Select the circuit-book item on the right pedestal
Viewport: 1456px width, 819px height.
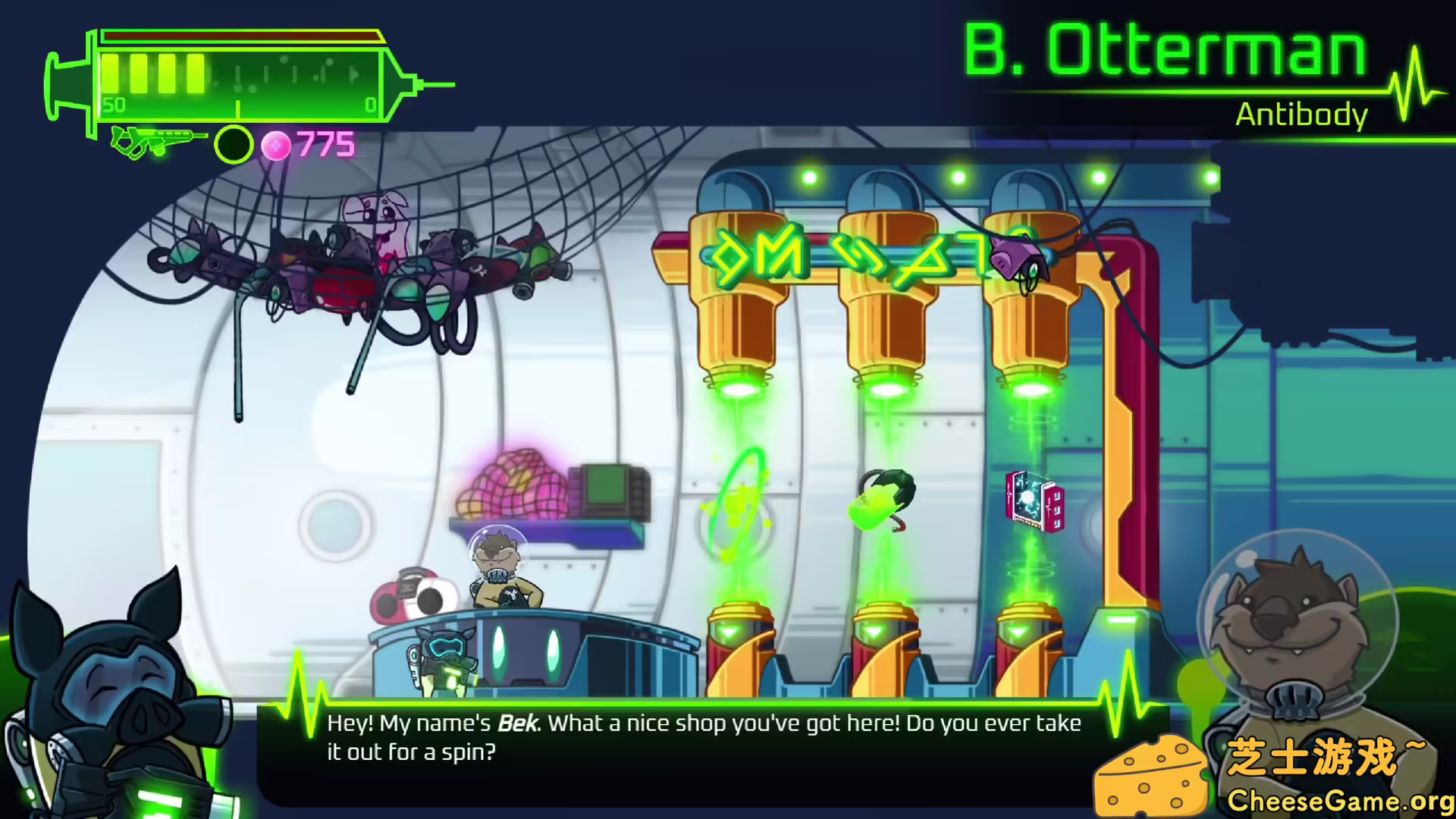click(1031, 500)
